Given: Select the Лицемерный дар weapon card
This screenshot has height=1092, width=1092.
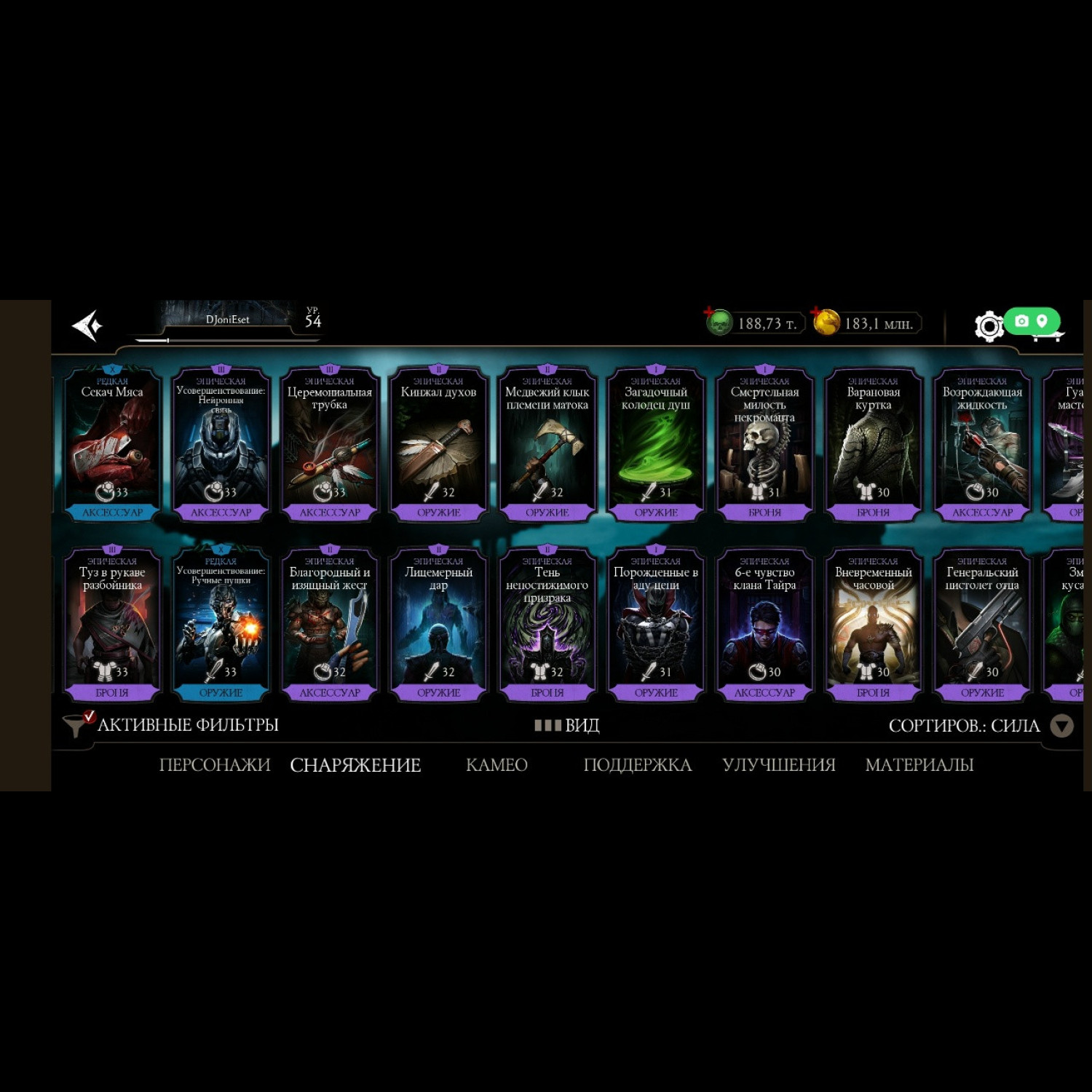Looking at the screenshot, I should pyautogui.click(x=438, y=625).
